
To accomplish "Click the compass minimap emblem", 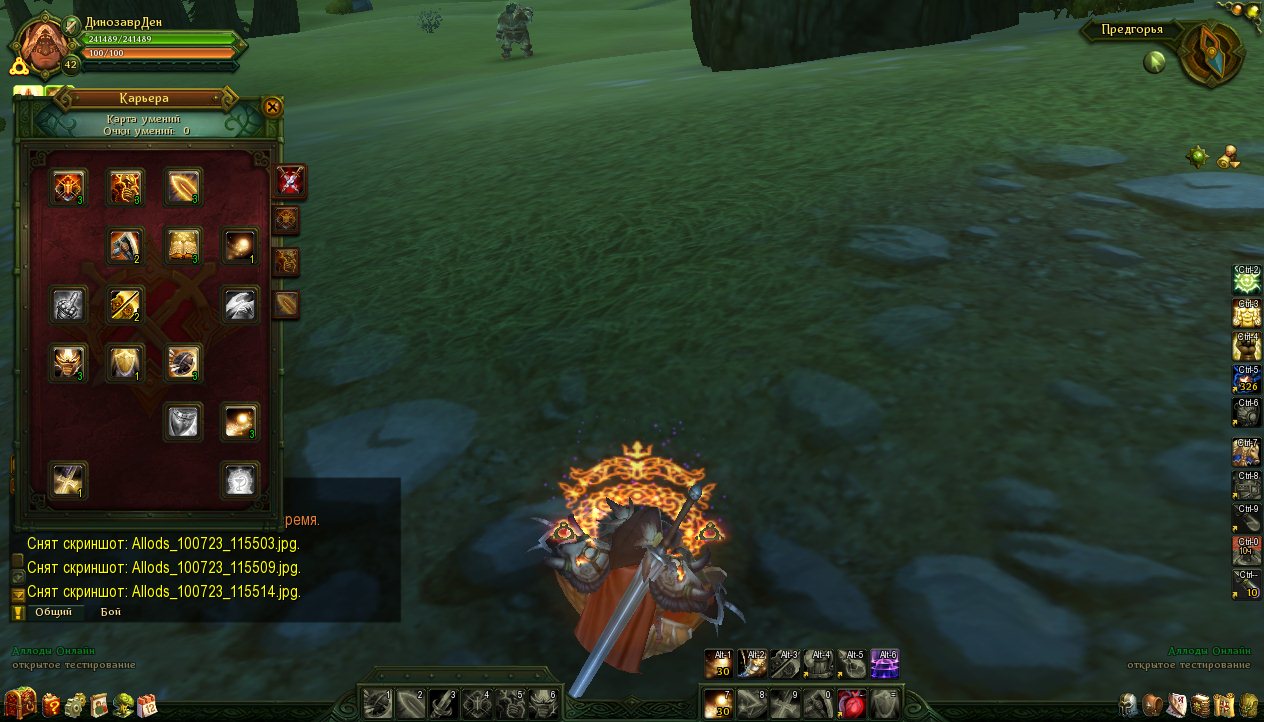I will (1210, 53).
